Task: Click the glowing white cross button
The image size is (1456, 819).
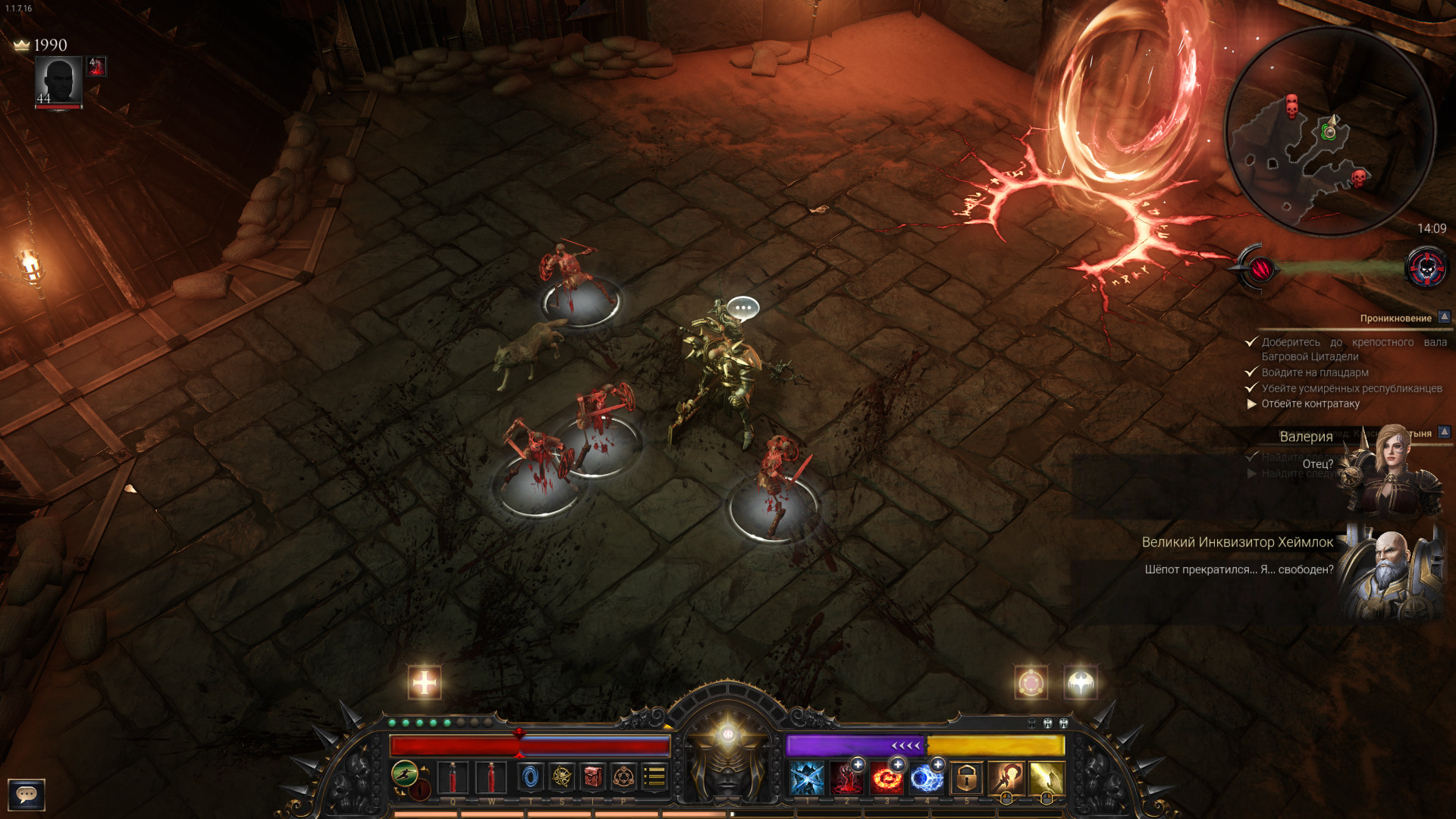Action: [425, 682]
